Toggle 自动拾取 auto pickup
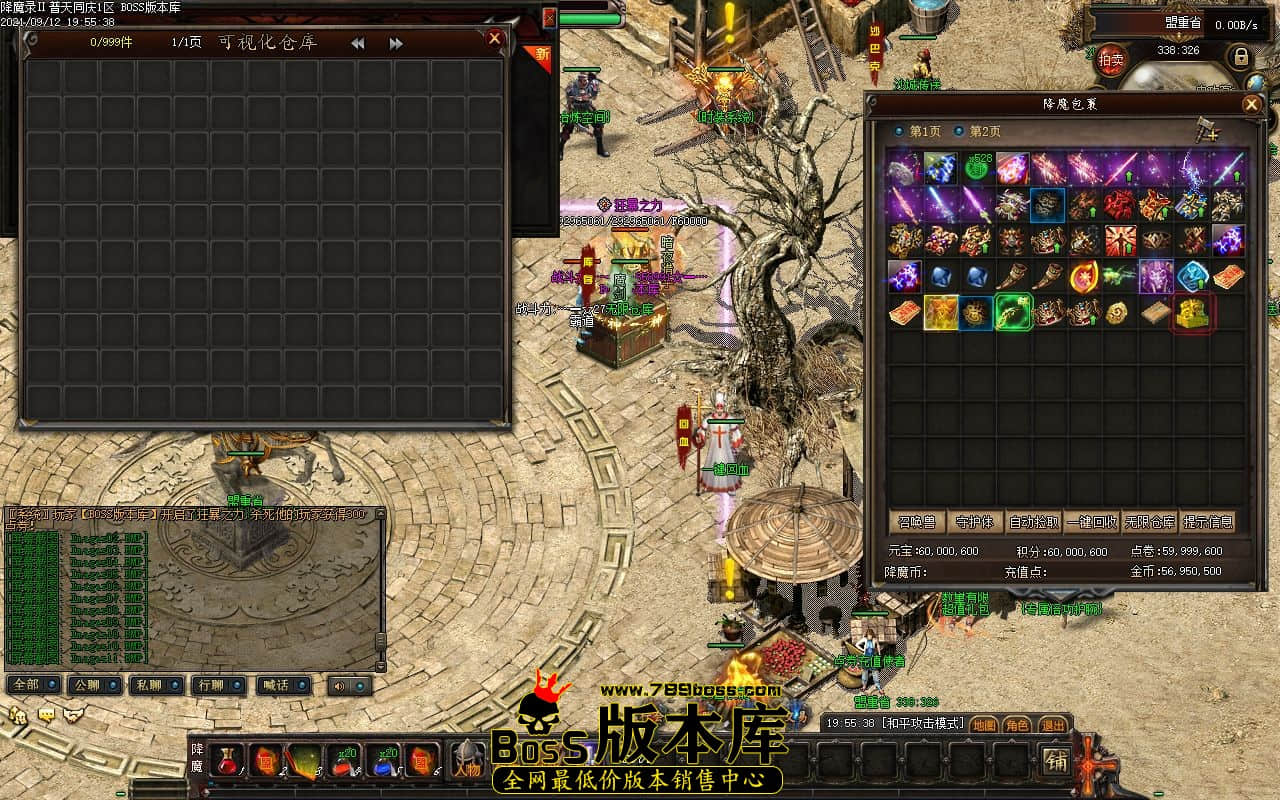Viewport: 1280px width, 800px height. click(1034, 522)
